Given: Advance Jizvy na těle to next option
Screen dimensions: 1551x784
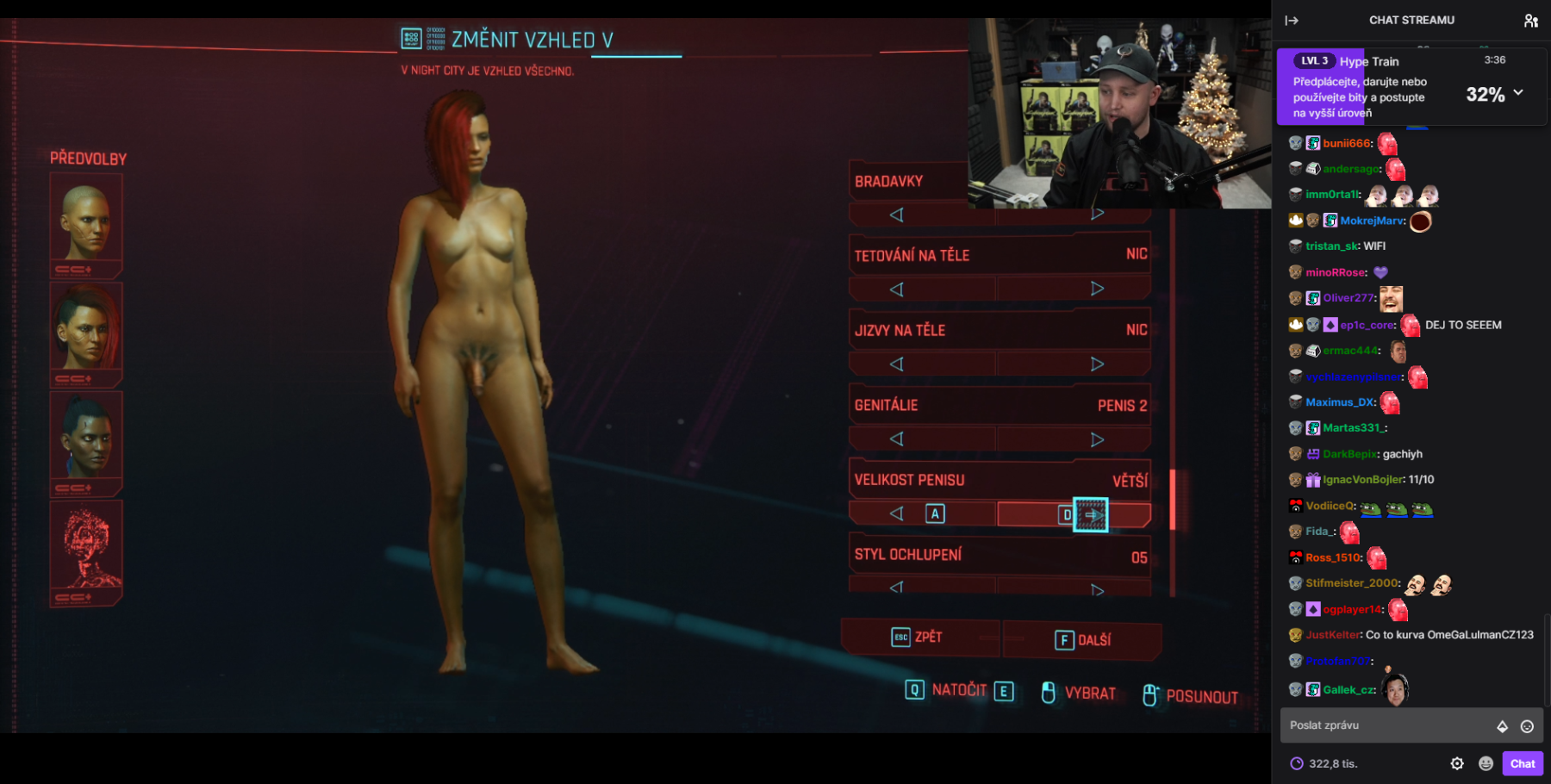Looking at the screenshot, I should (x=1097, y=364).
